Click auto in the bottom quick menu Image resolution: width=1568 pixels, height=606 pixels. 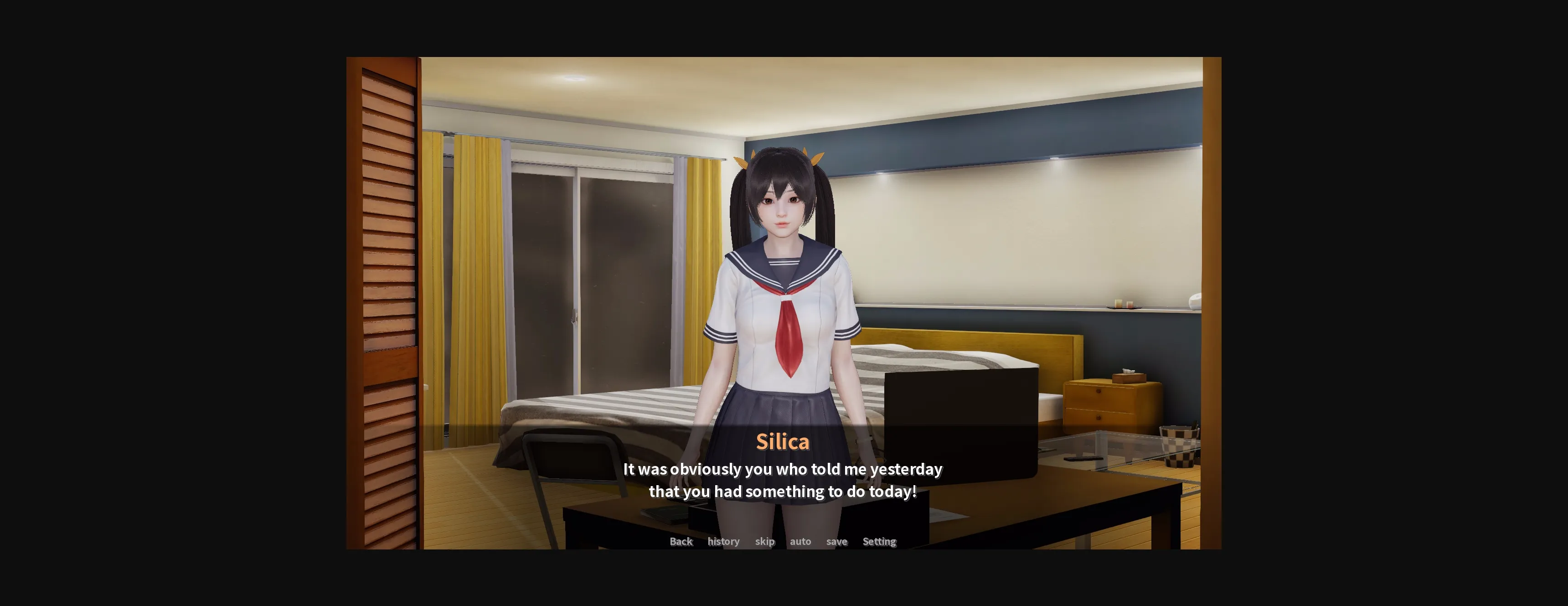800,541
